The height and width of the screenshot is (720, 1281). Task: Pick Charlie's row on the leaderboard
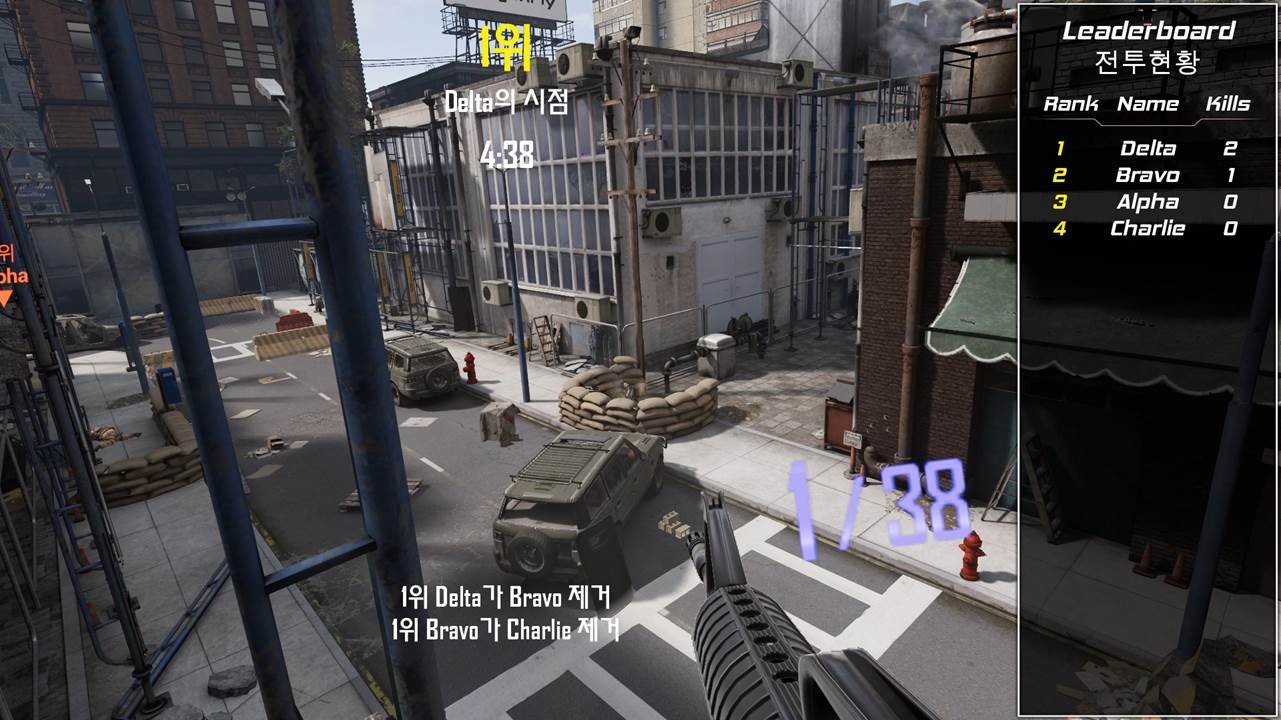1147,229
